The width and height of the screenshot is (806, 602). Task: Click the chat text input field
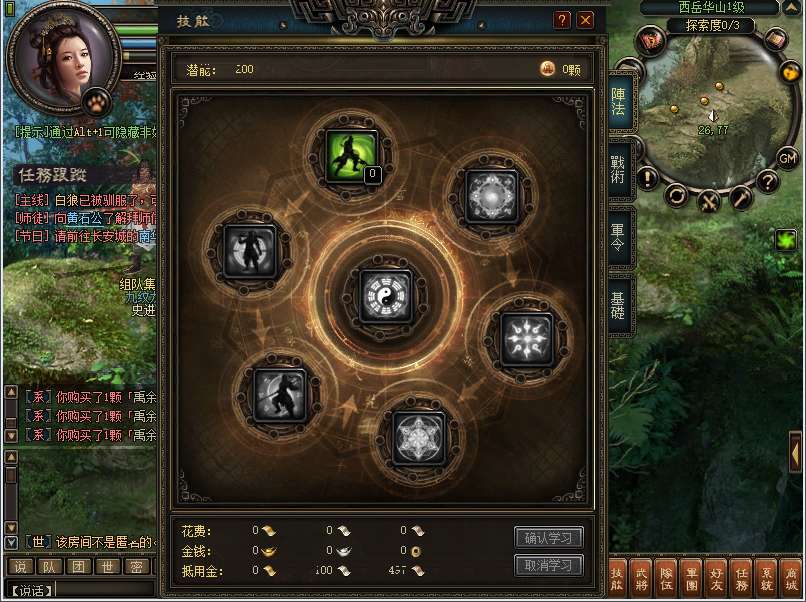coord(100,590)
